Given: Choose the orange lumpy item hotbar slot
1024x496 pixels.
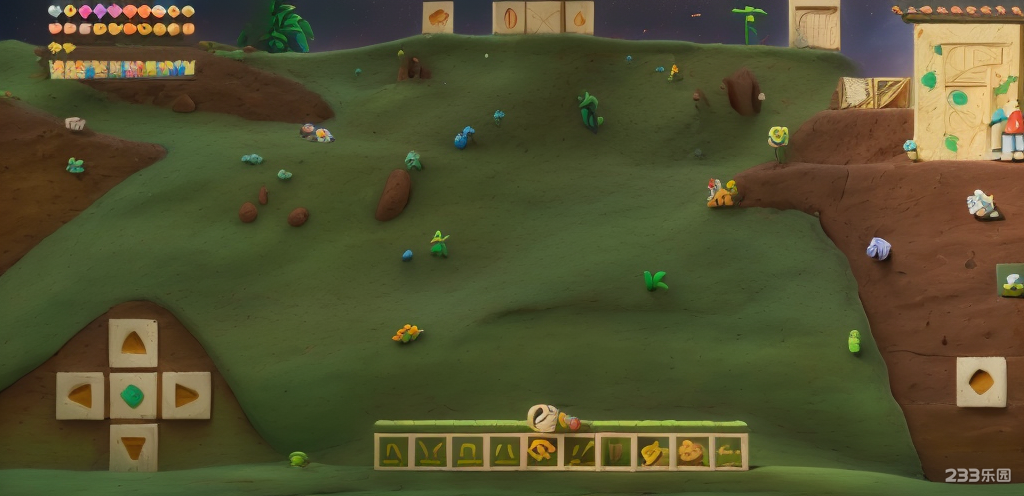Looking at the screenshot, I should 690,452.
